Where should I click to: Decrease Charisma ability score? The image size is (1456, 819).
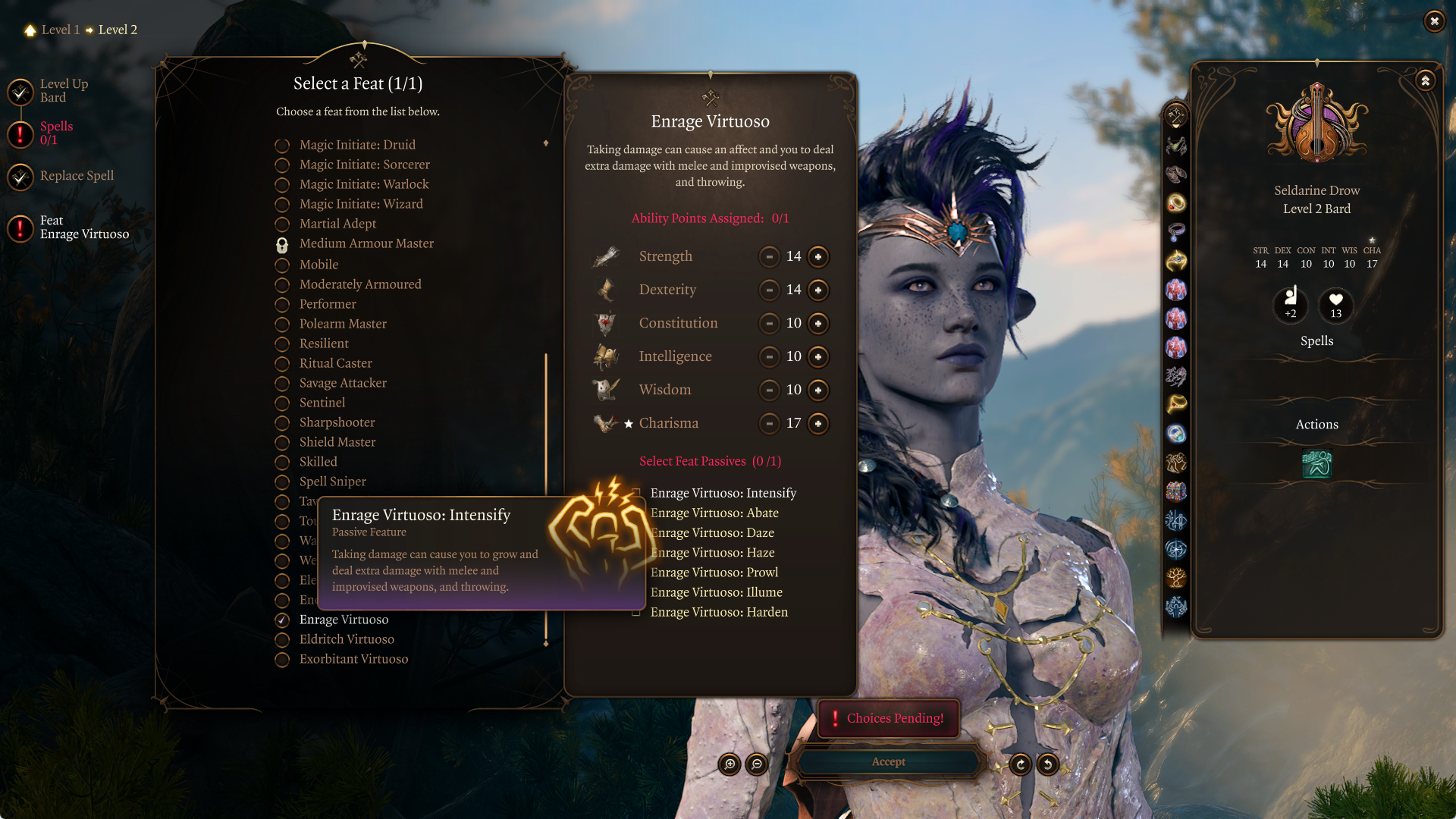[x=769, y=423]
